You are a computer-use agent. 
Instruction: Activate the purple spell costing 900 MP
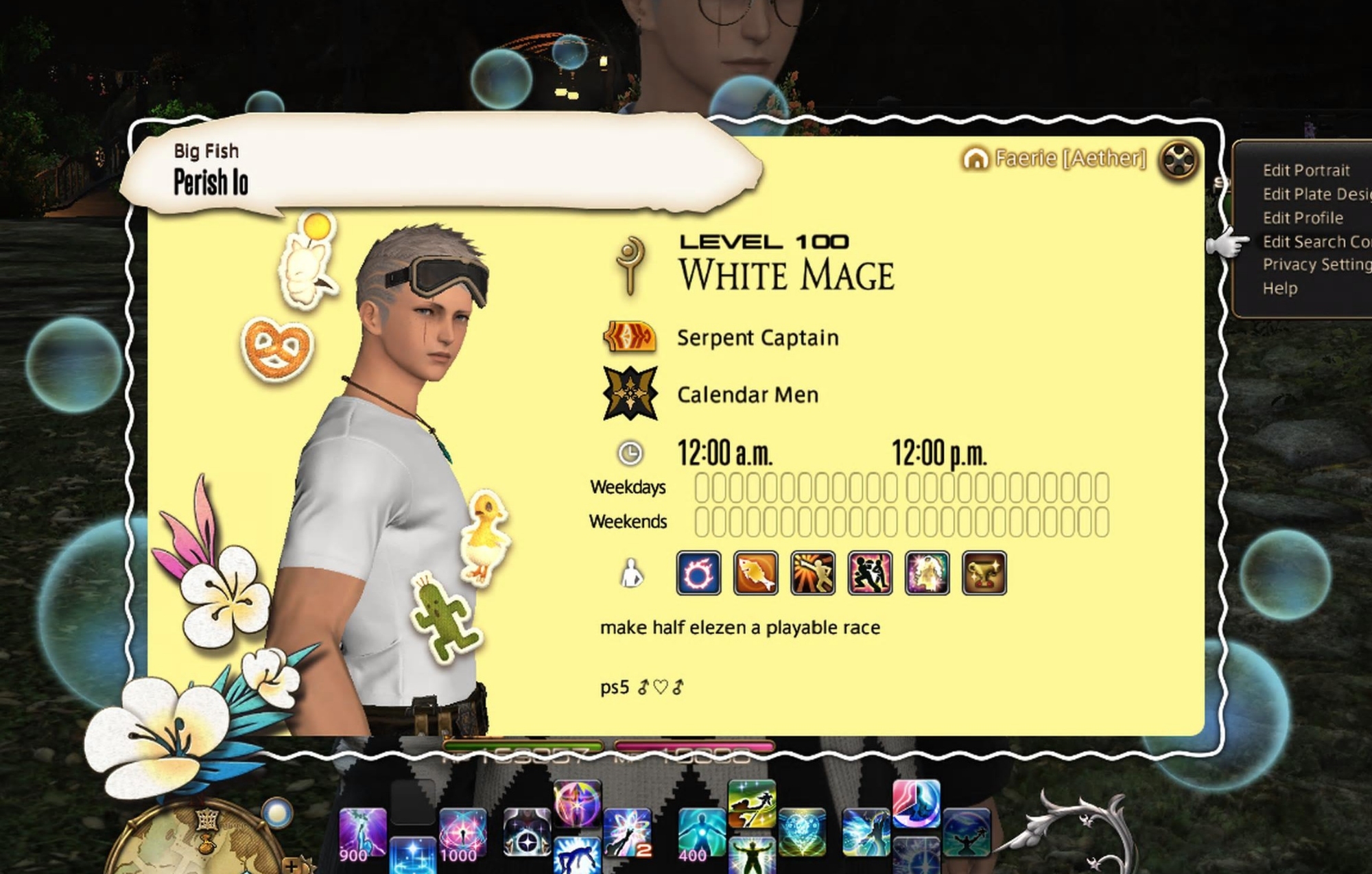pos(362,833)
